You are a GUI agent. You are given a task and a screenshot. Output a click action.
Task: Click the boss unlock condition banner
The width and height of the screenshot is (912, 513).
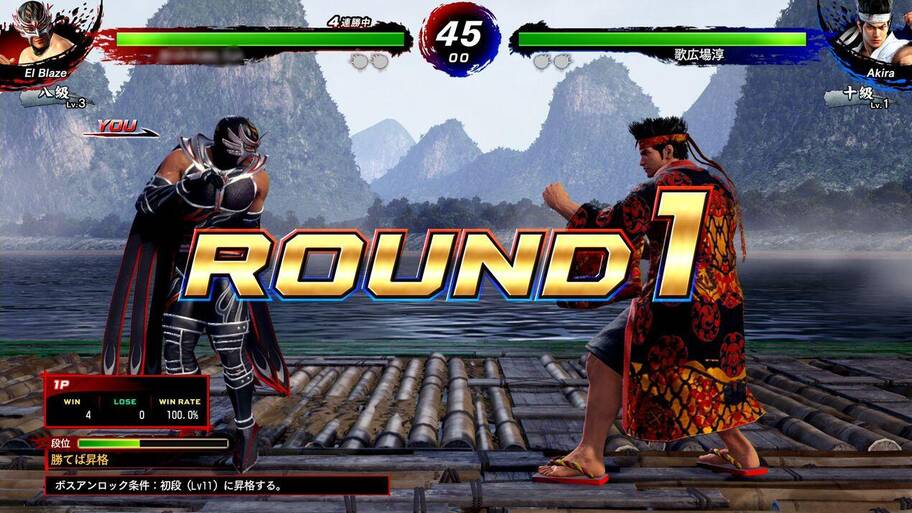(215, 486)
